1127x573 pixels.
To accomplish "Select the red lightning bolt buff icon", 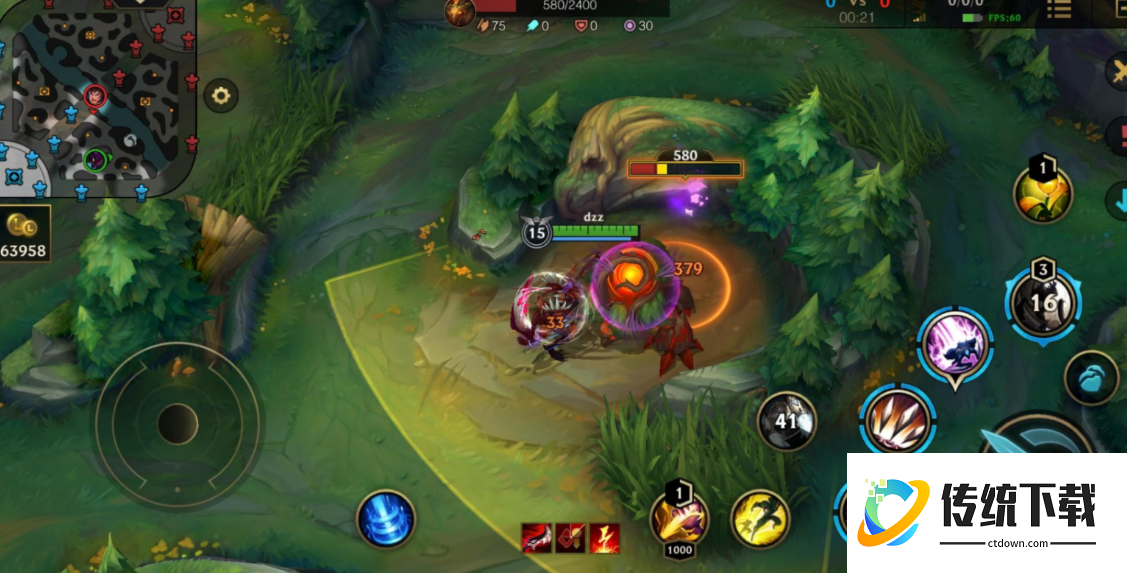I will click(604, 538).
